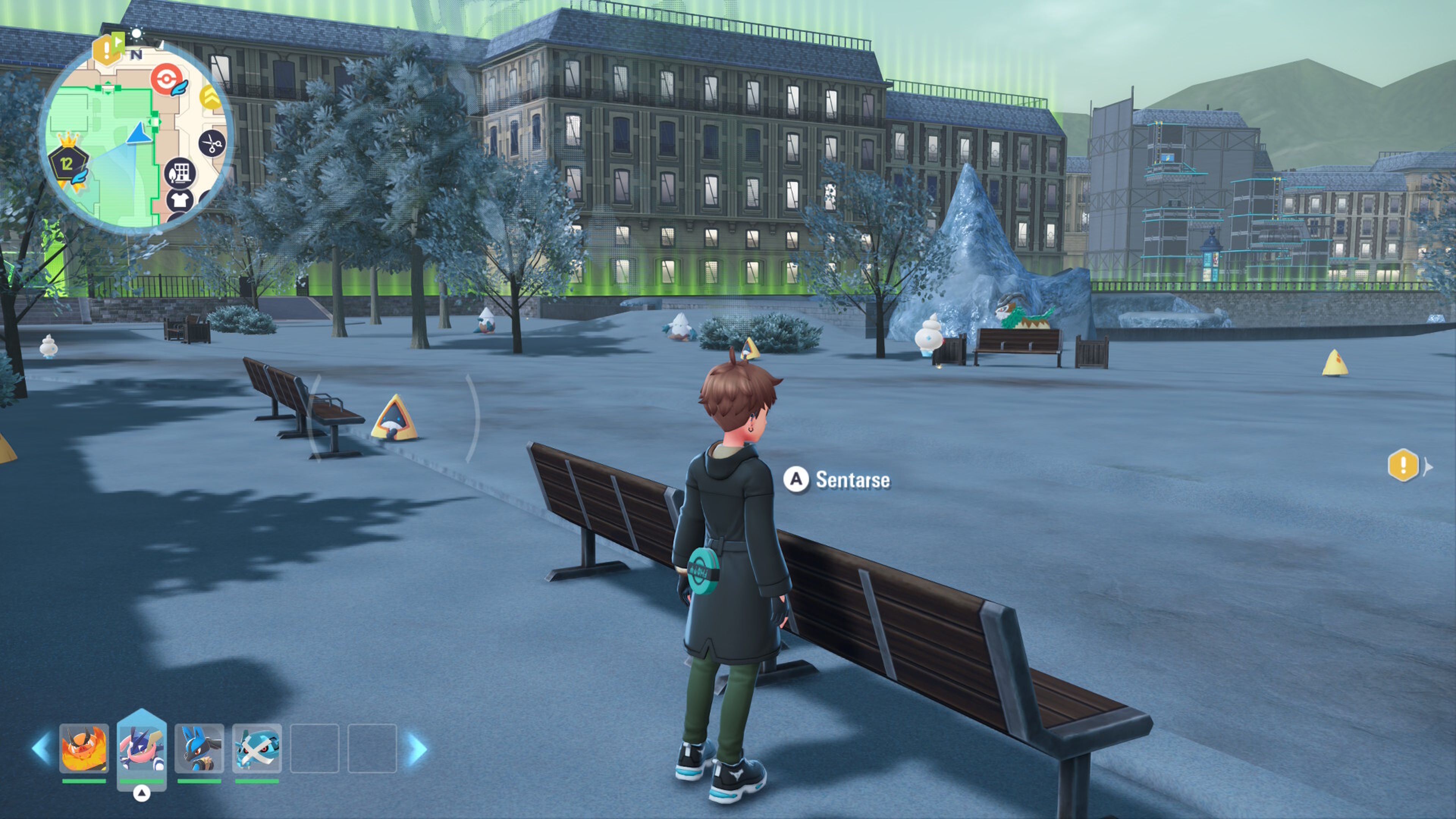Cycle party right with the glowing arrow
This screenshot has width=1456, height=819.
click(x=417, y=748)
